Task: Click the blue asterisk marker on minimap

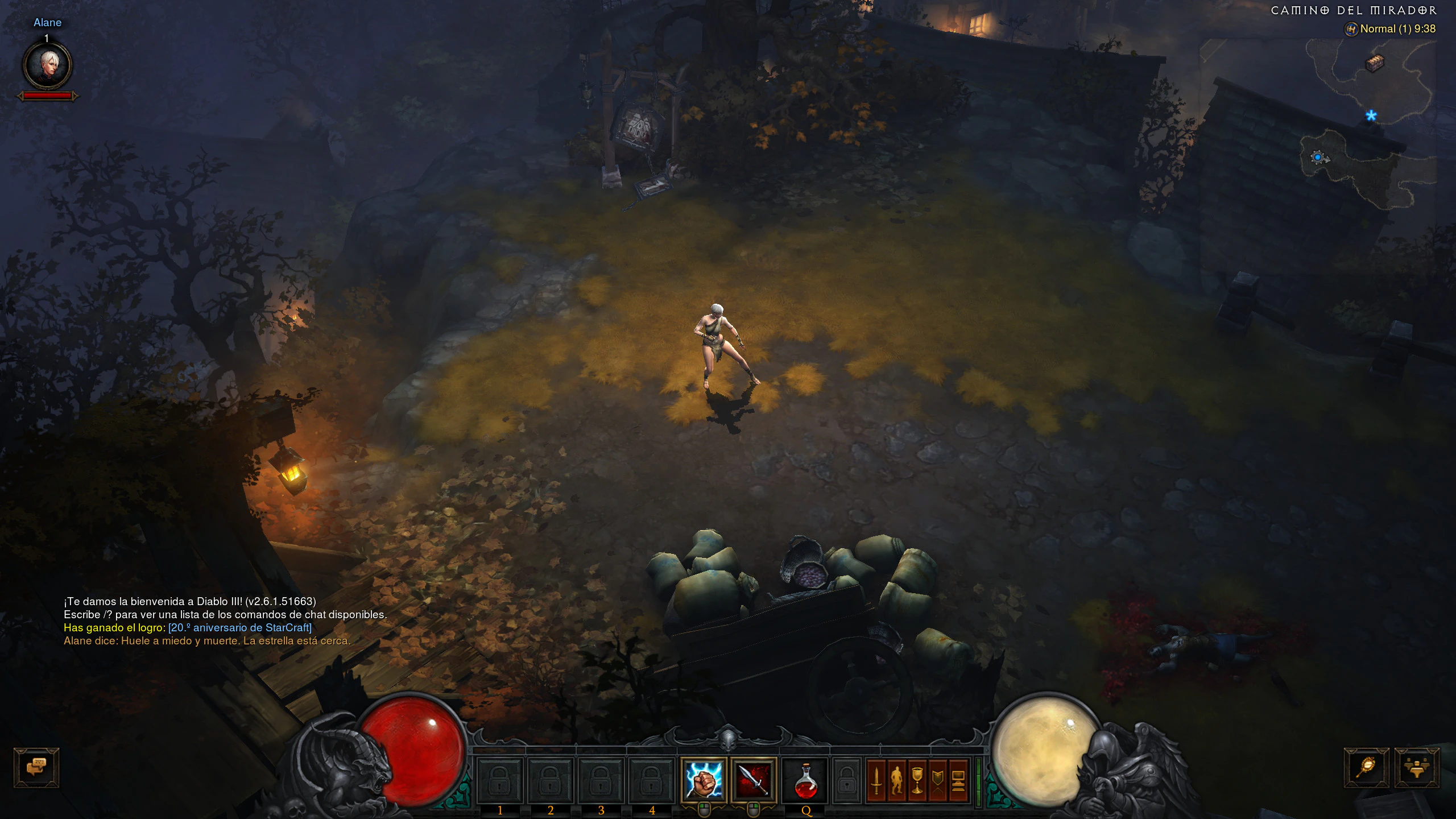Action: (1371, 116)
